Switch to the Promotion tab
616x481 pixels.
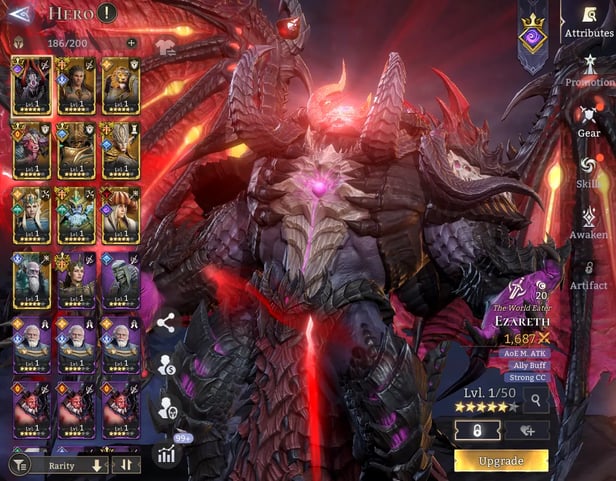[x=588, y=71]
